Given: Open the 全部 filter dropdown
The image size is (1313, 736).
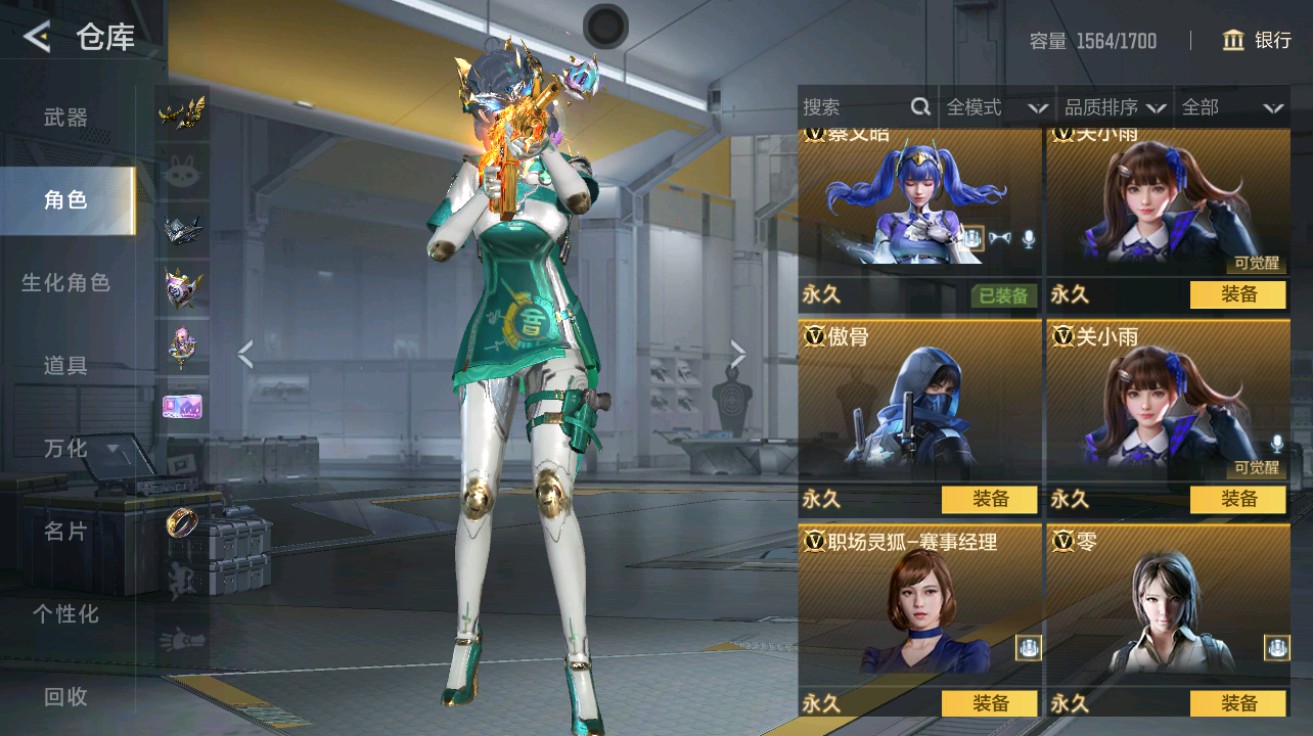Looking at the screenshot, I should pos(1231,107).
